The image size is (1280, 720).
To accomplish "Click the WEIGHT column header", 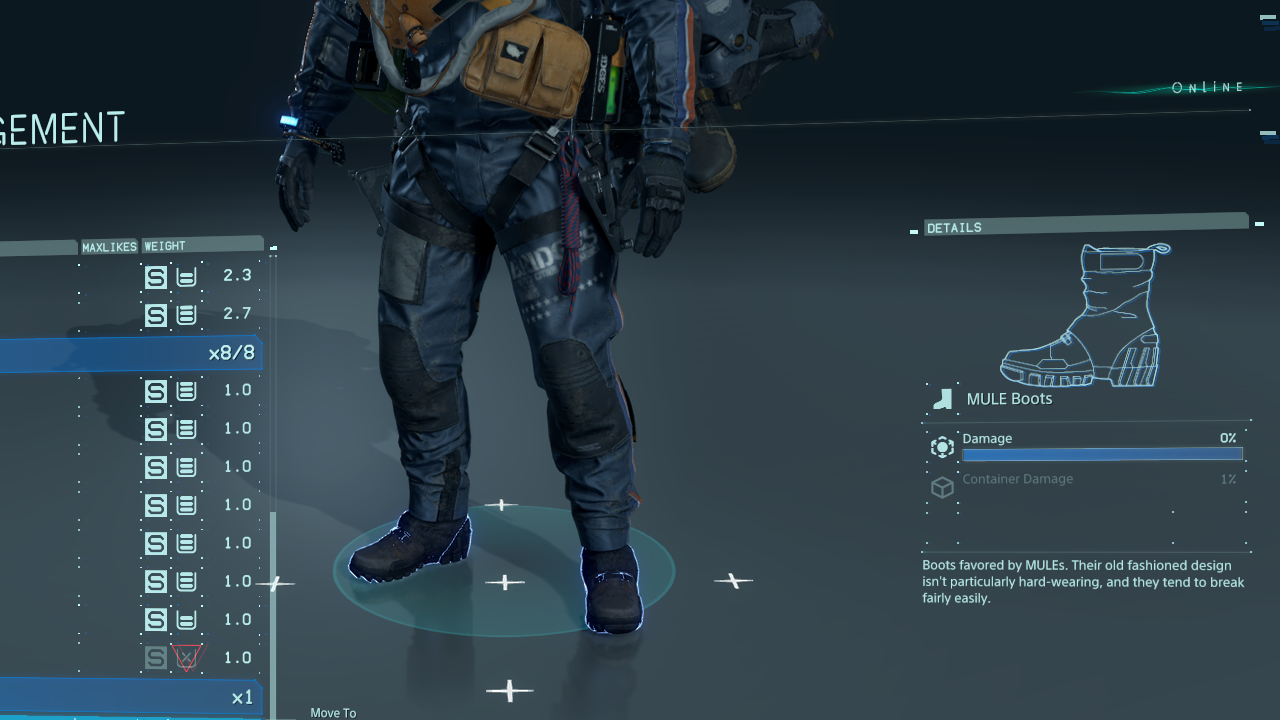I will coord(165,246).
